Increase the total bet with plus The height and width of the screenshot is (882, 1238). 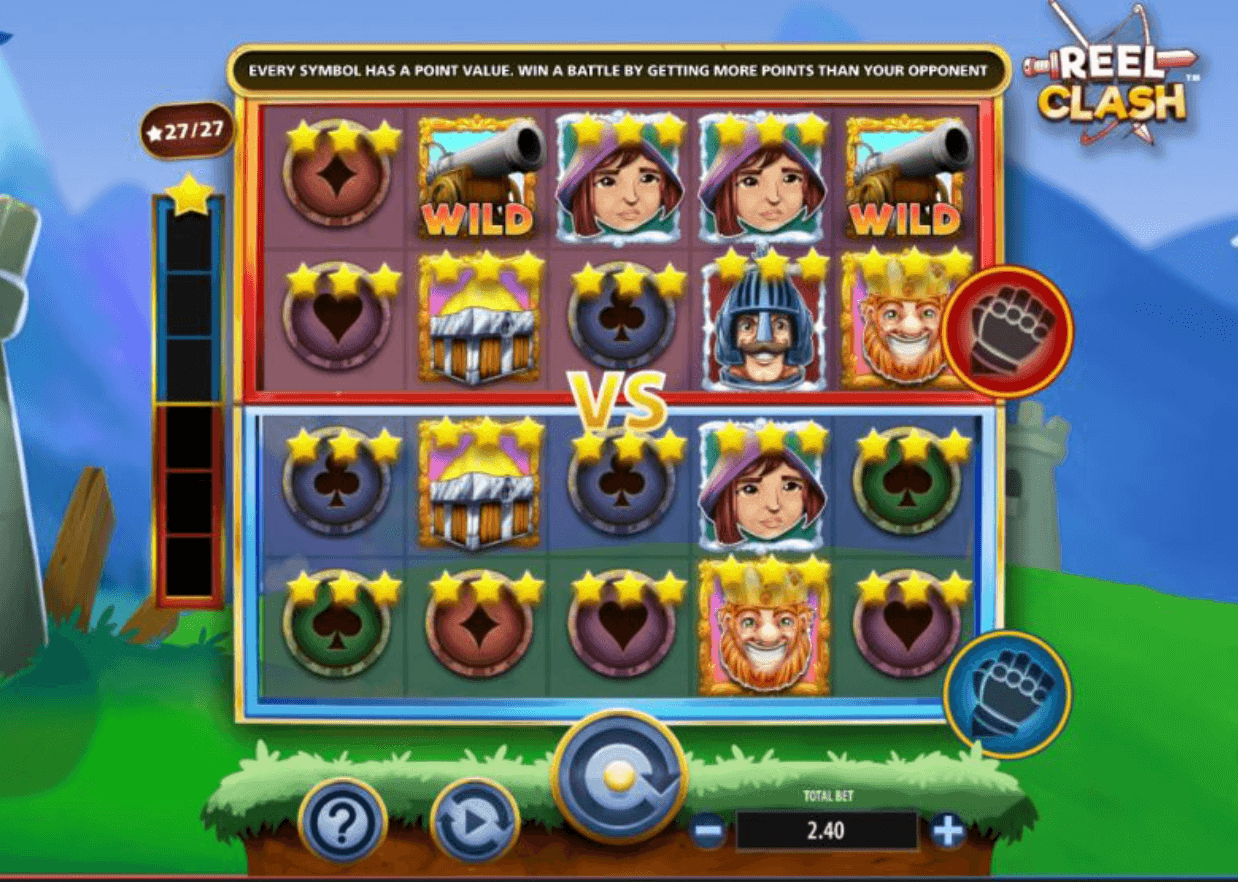point(946,830)
